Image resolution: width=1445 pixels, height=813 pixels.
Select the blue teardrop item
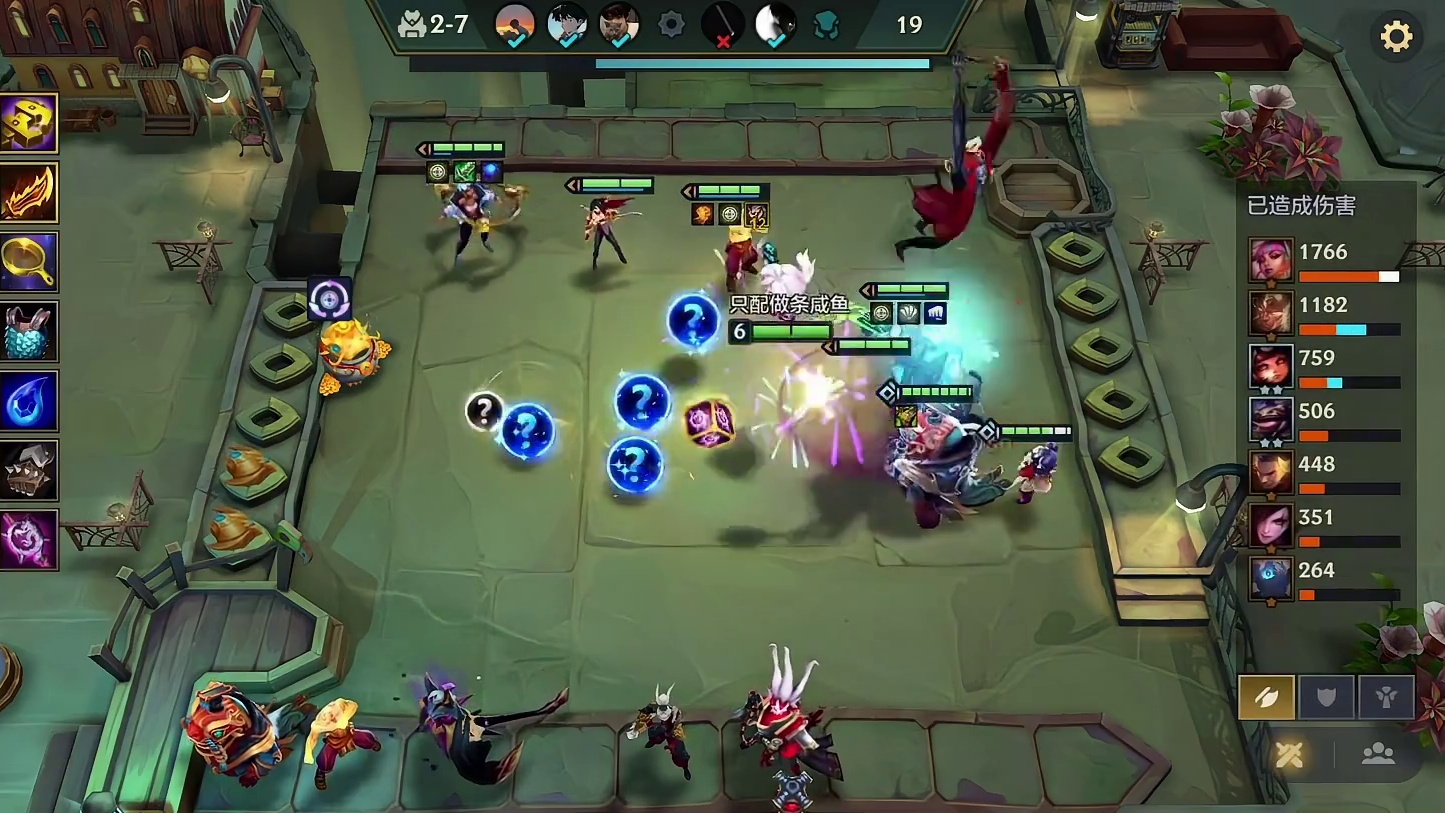click(28, 401)
